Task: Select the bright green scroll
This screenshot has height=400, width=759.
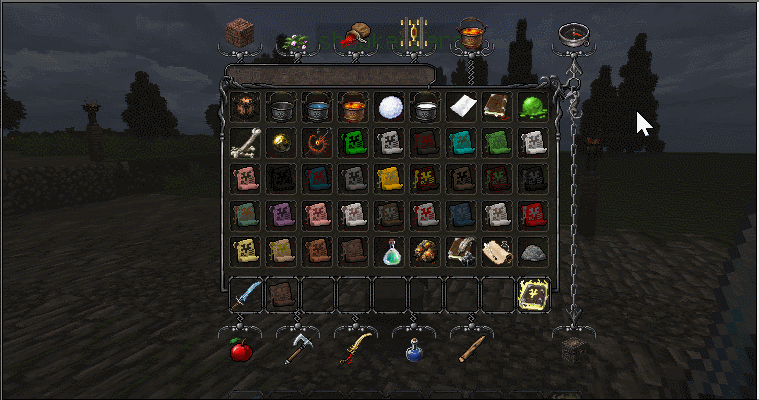Action: (352, 142)
